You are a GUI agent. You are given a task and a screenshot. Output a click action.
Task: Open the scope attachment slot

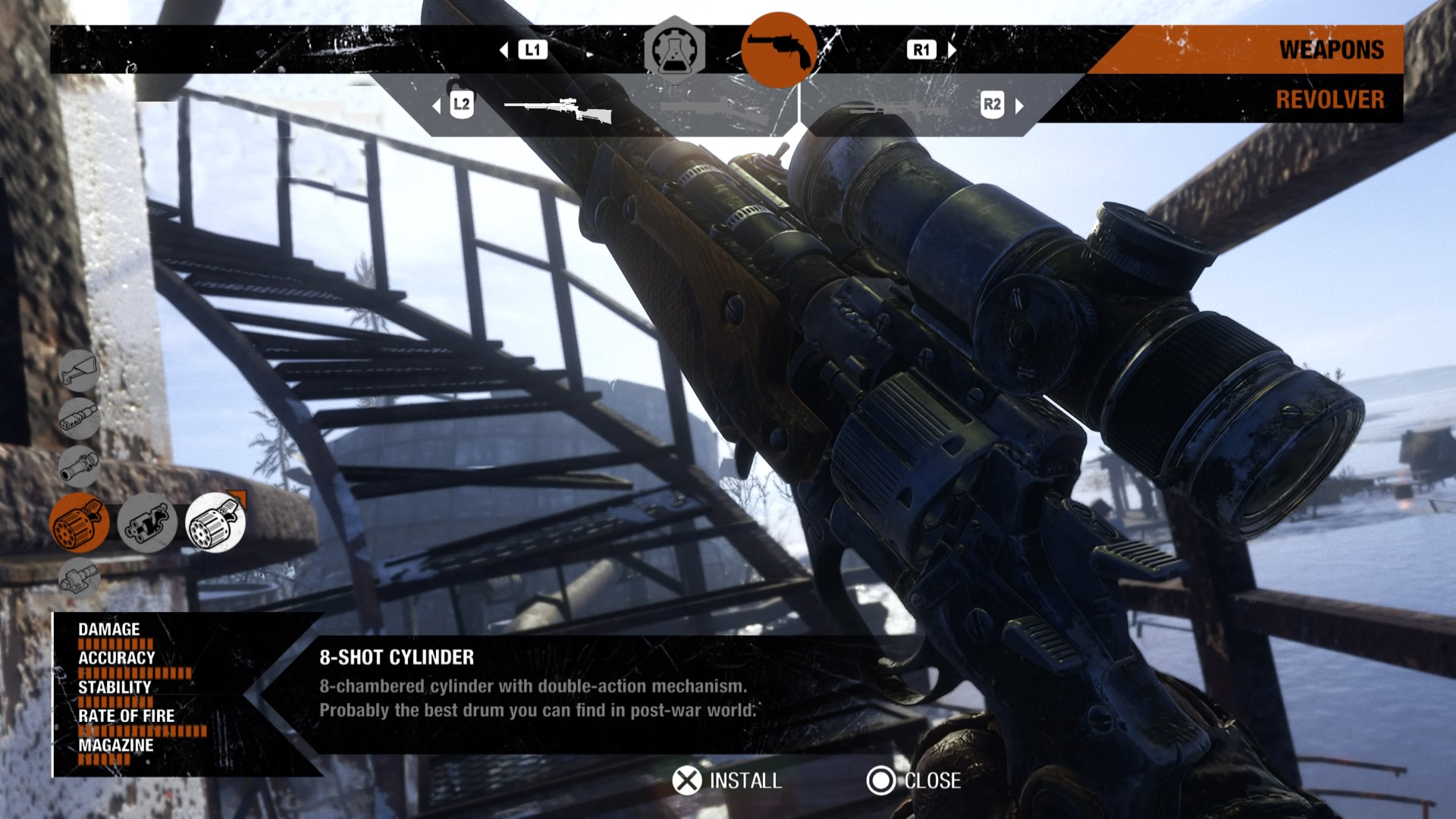(x=79, y=465)
